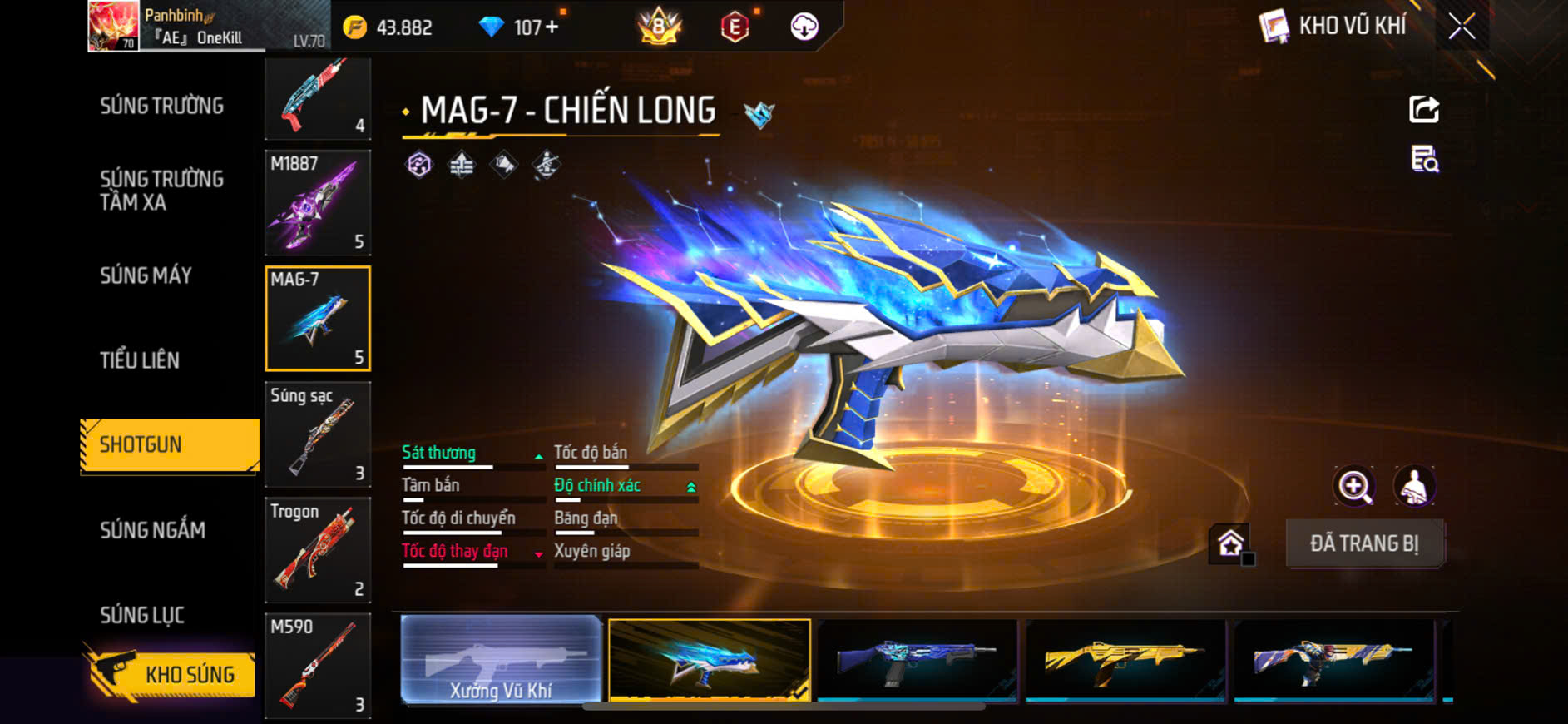Switch to the Súng Trường category

[x=161, y=106]
